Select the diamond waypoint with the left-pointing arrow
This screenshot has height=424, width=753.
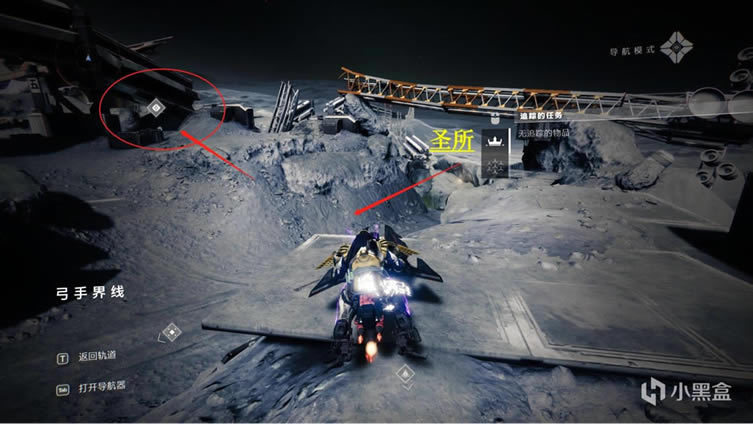[x=171, y=331]
